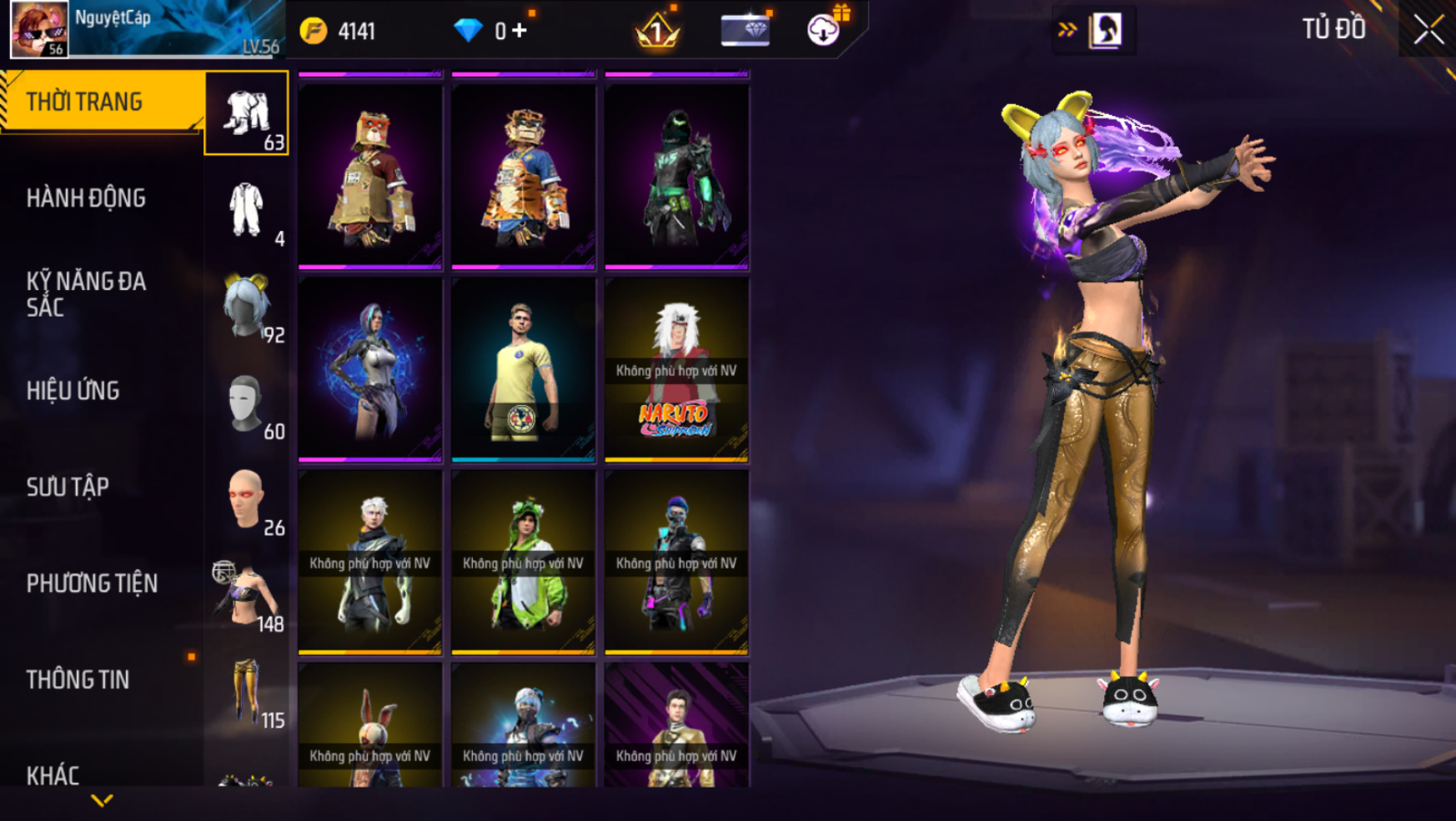Choose the tiger-striped costume bundle
This screenshot has height=821, width=1456.
coord(524,176)
